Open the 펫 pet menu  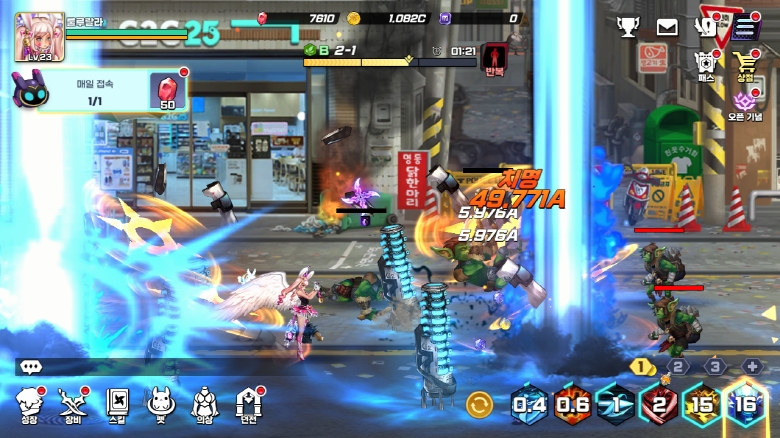click(161, 404)
